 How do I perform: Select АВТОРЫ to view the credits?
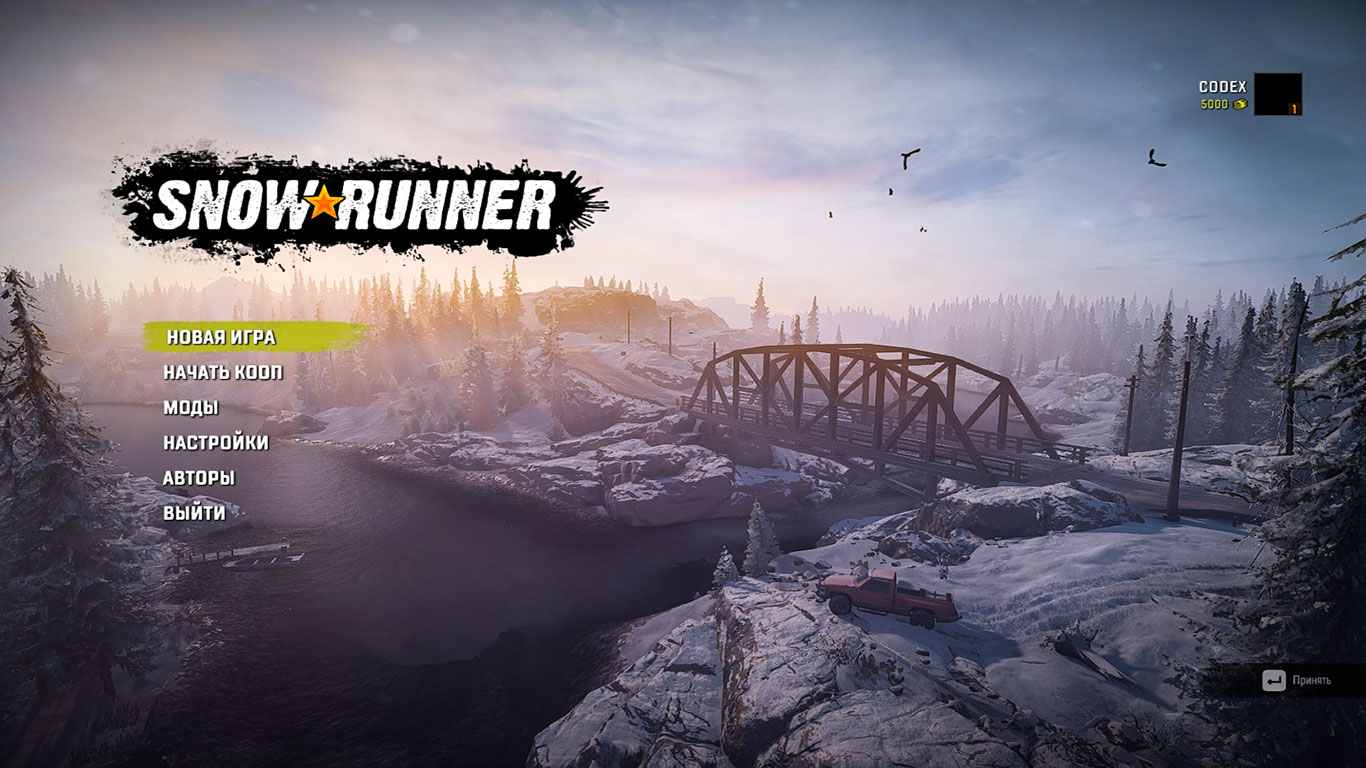[199, 478]
